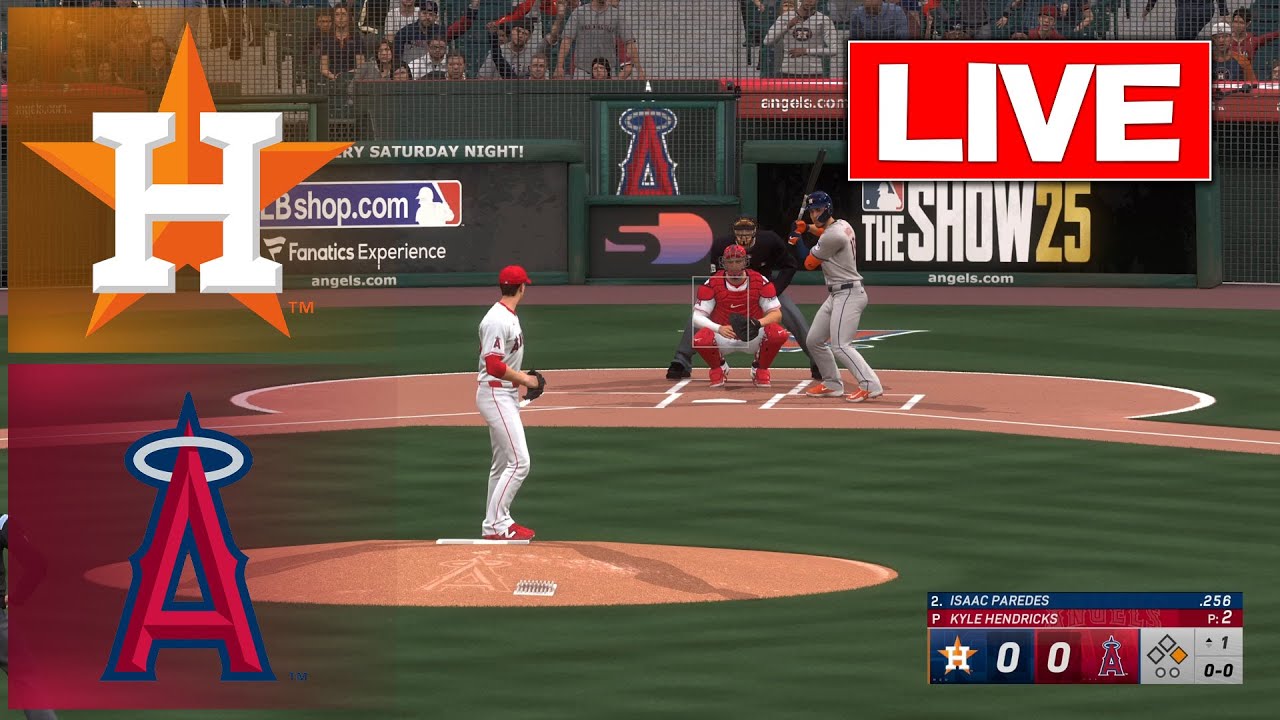Click the Astros logo in the scoreboard

pyautogui.click(x=956, y=656)
